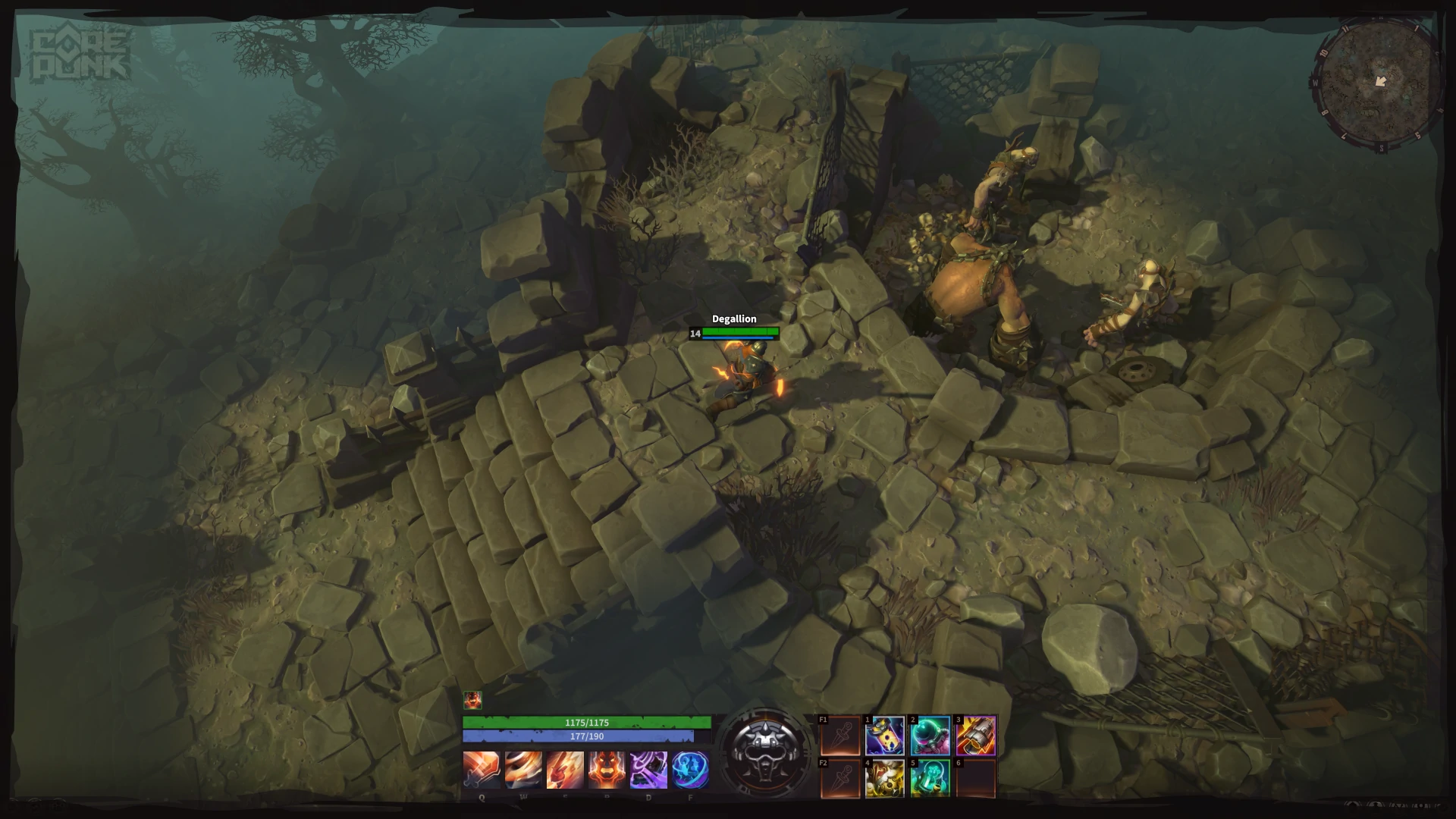Viewport: 1456px width, 819px height.
Task: Trigger the blazing fist strike ability
Action: pyautogui.click(x=565, y=770)
